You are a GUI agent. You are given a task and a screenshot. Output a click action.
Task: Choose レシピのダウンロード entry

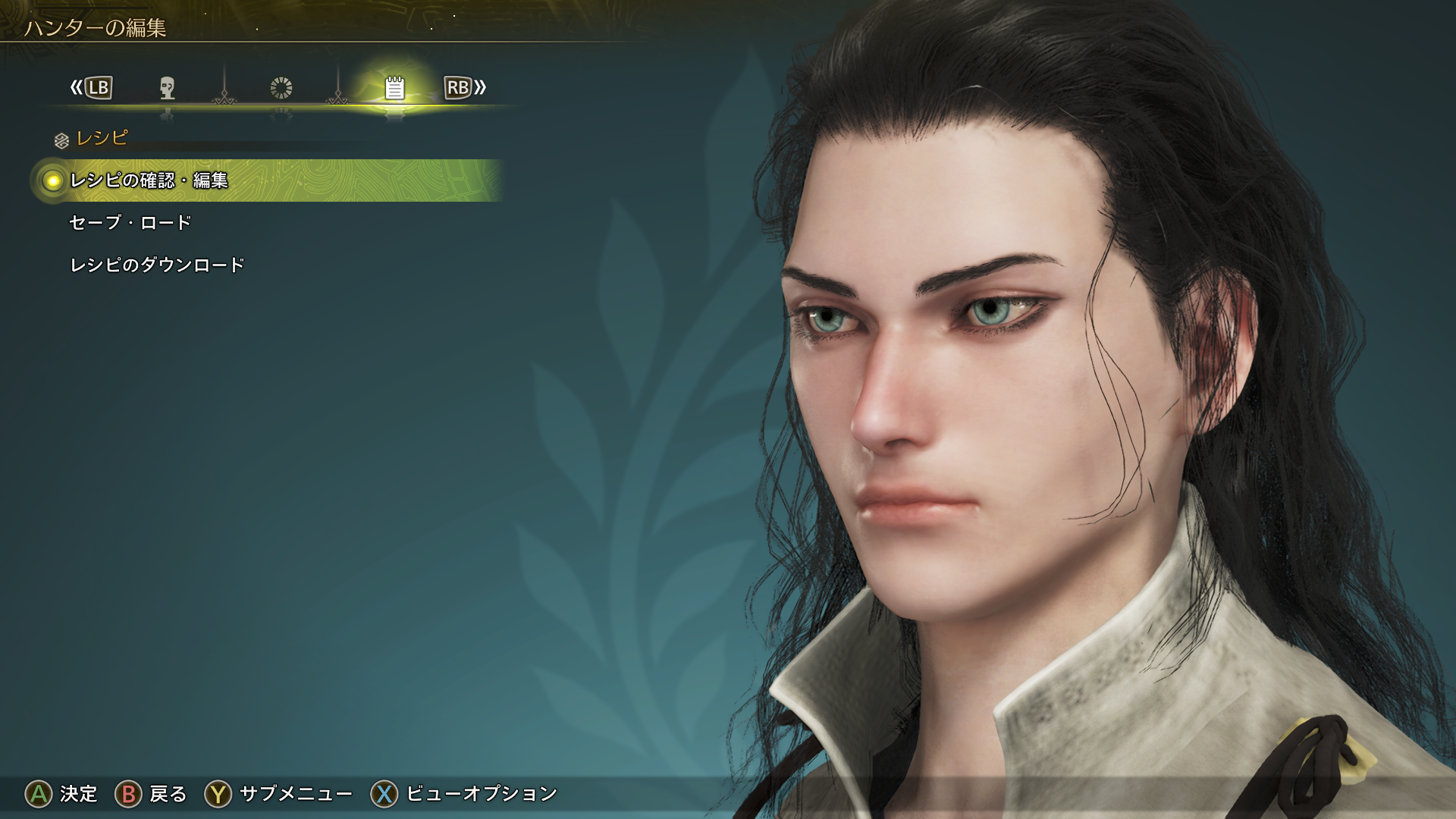157,265
